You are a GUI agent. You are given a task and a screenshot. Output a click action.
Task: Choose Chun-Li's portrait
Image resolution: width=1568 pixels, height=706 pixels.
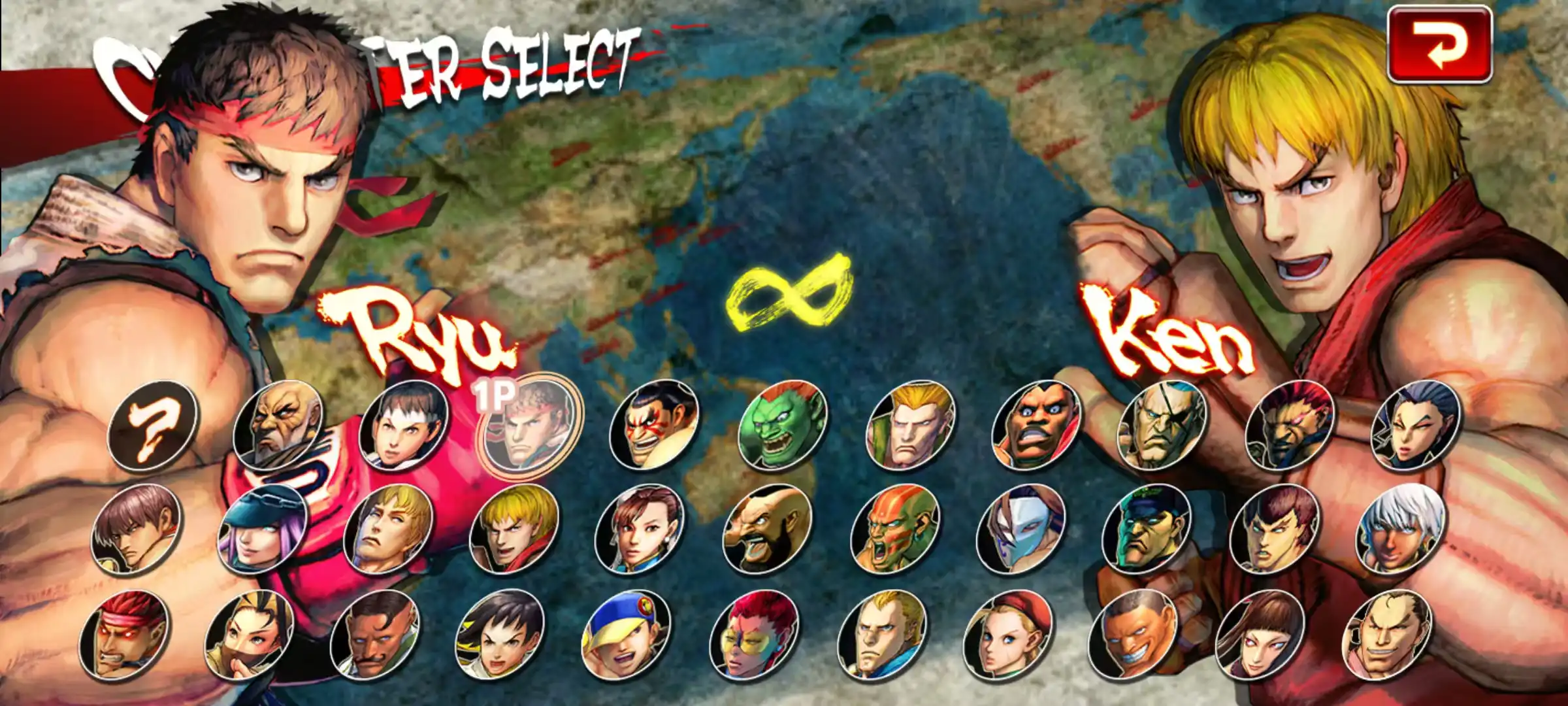coord(640,529)
